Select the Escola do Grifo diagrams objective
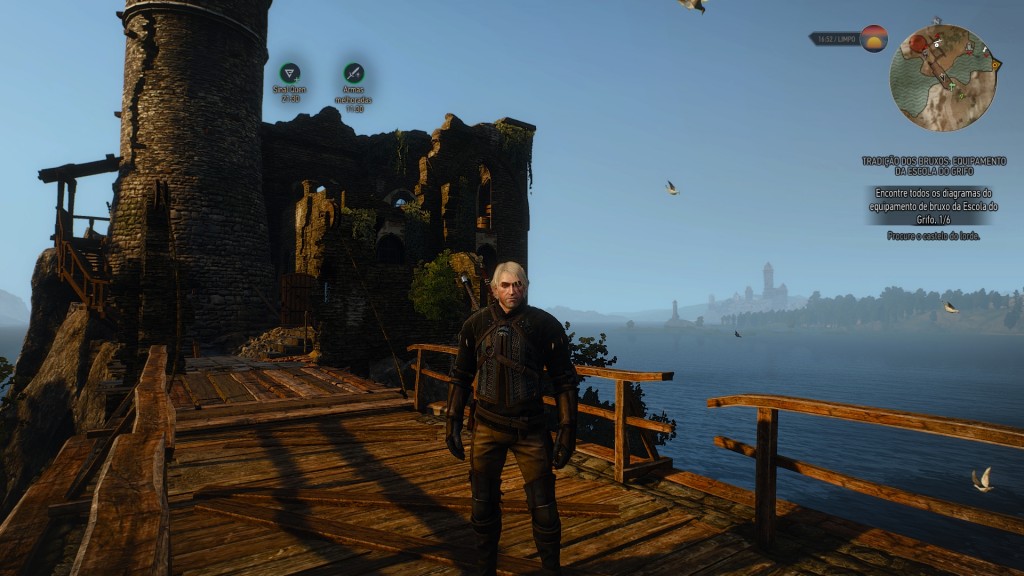 pyautogui.click(x=932, y=205)
